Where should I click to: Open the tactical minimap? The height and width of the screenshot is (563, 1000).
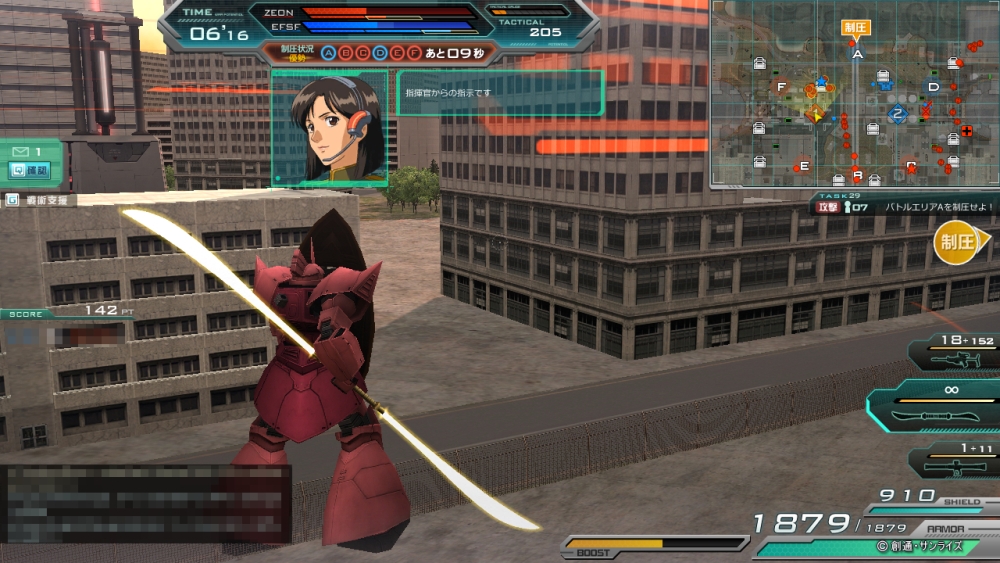[x=854, y=94]
